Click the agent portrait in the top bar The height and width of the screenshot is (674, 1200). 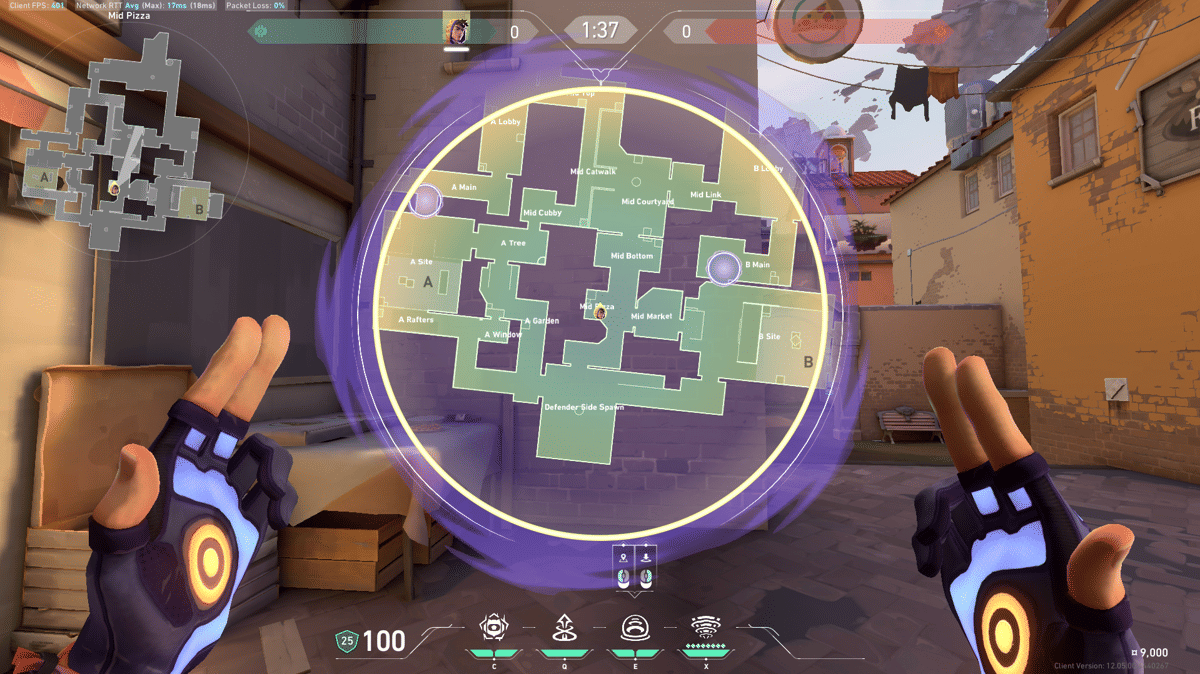click(x=456, y=30)
